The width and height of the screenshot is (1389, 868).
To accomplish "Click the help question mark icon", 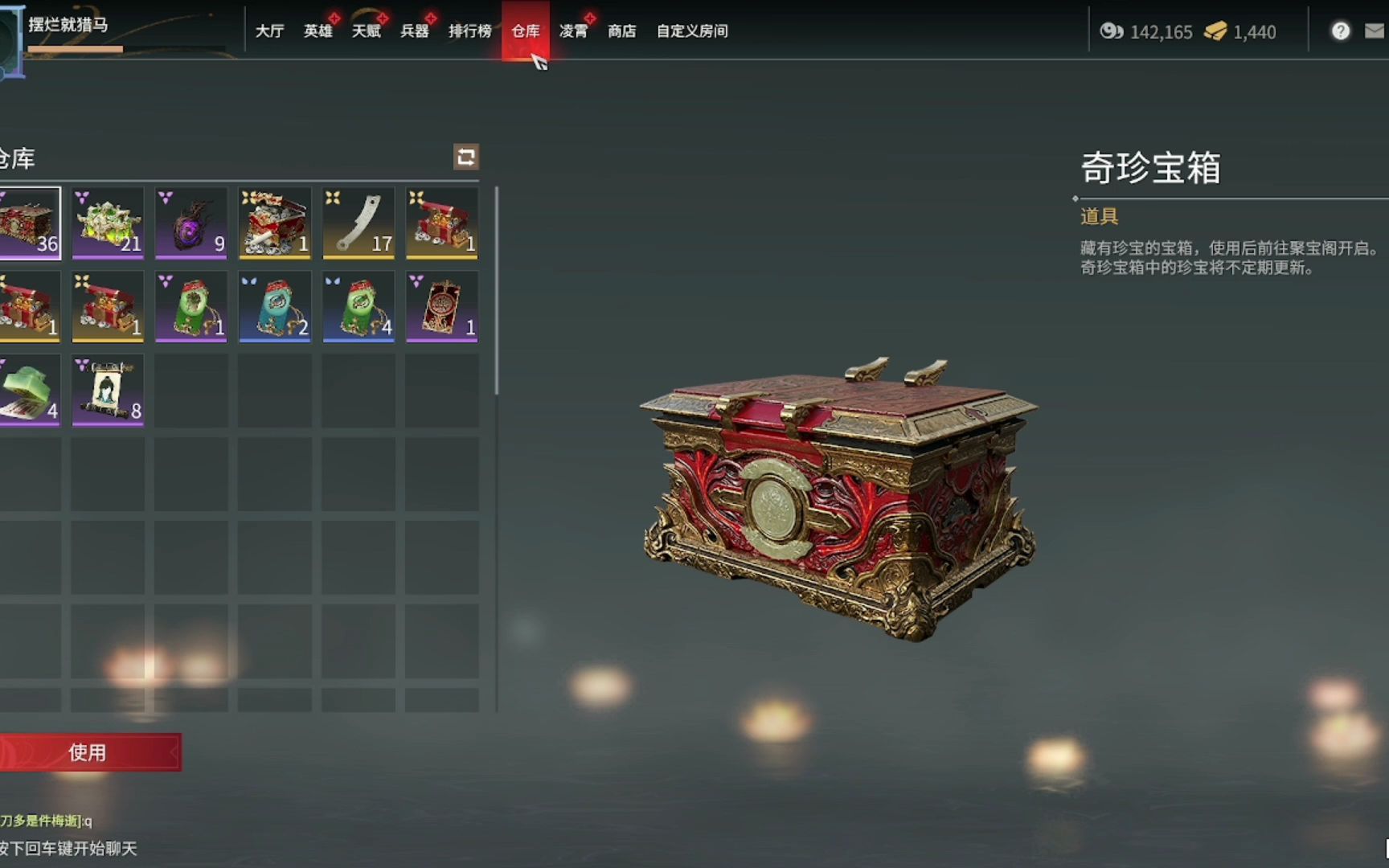I will tap(1340, 31).
